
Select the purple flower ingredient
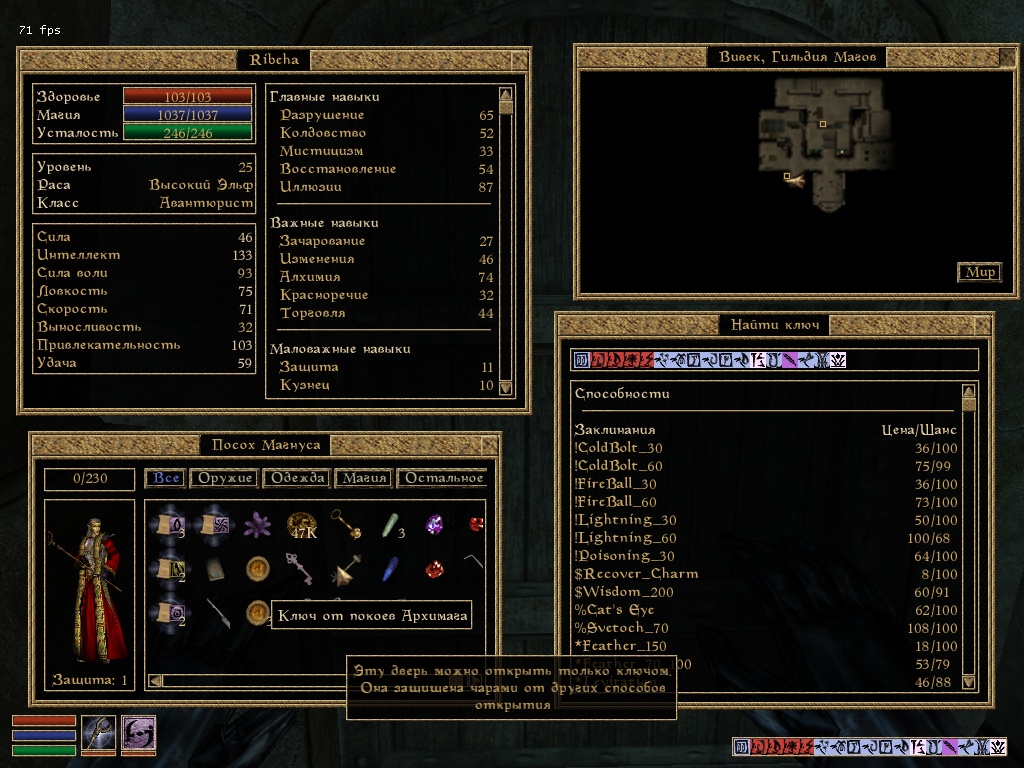click(260, 523)
